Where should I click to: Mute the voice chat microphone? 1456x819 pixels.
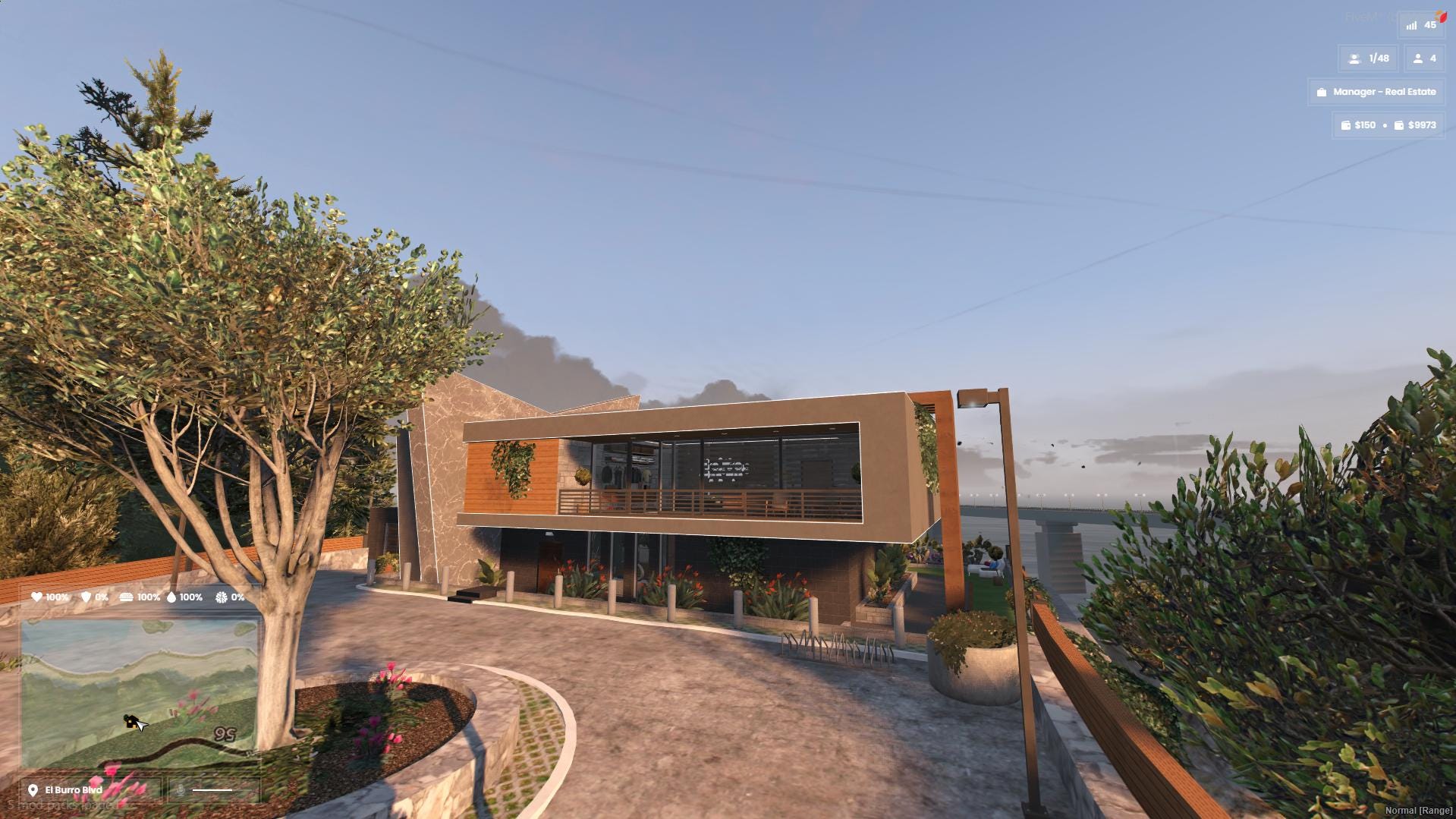point(181,791)
